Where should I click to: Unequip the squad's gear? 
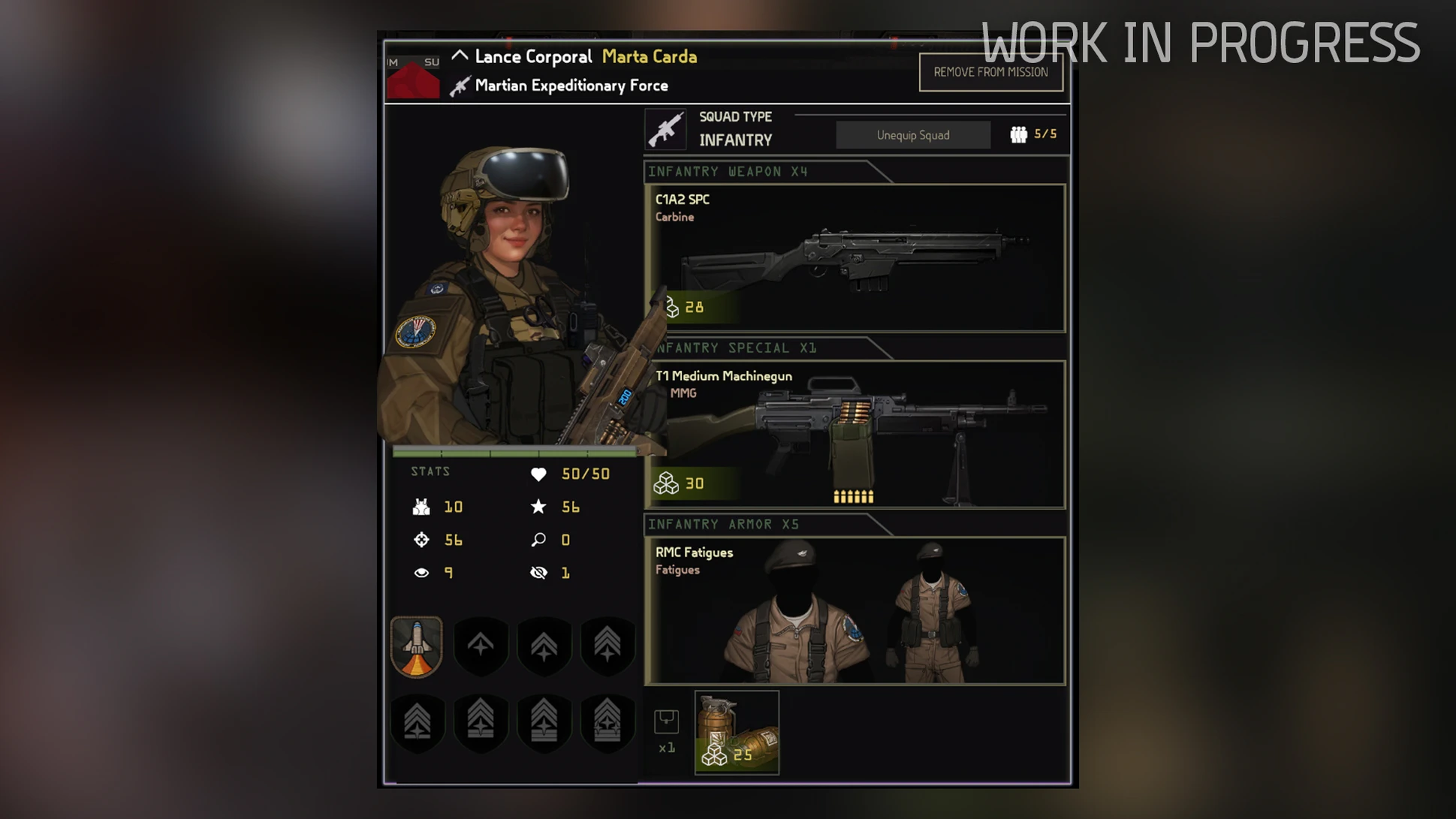click(x=912, y=135)
